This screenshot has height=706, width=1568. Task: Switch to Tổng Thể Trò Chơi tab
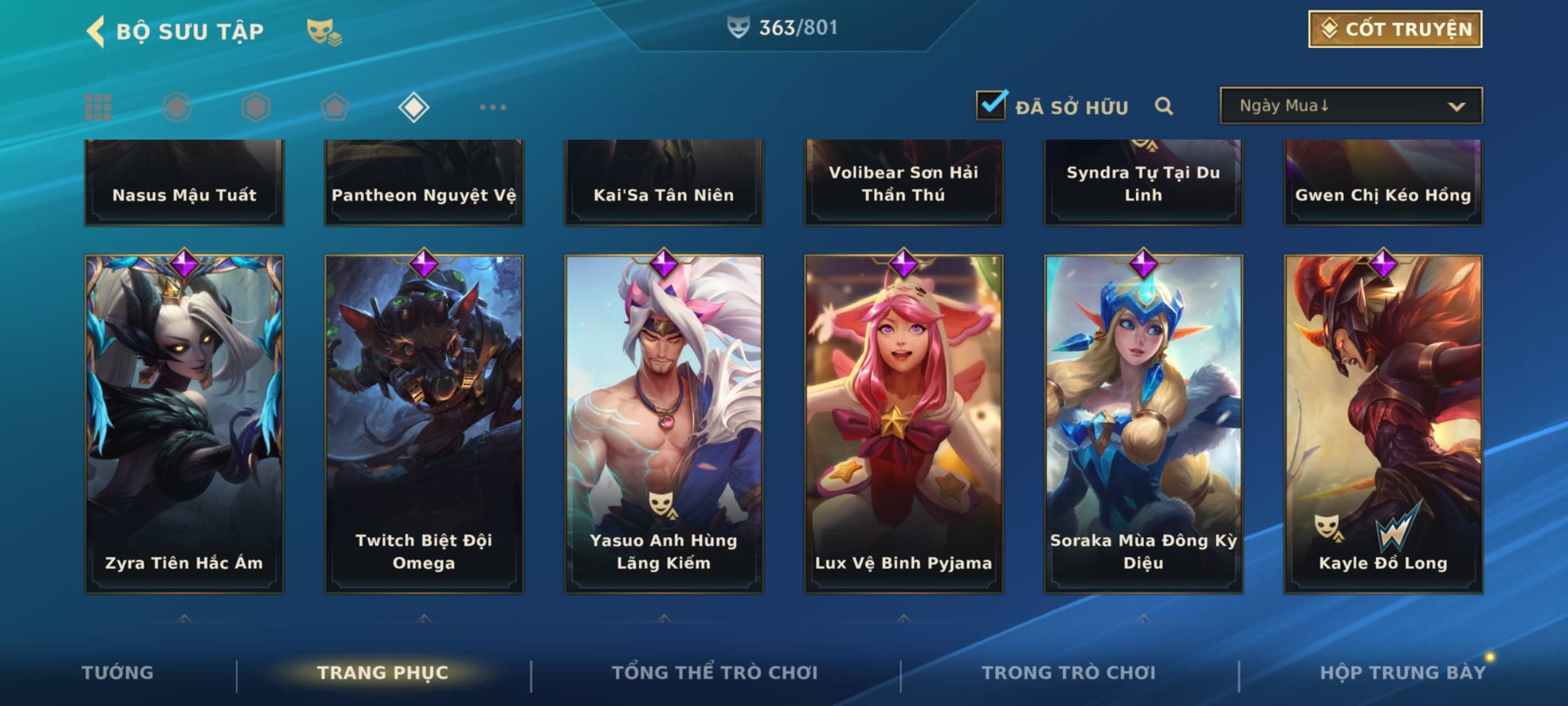(x=715, y=673)
